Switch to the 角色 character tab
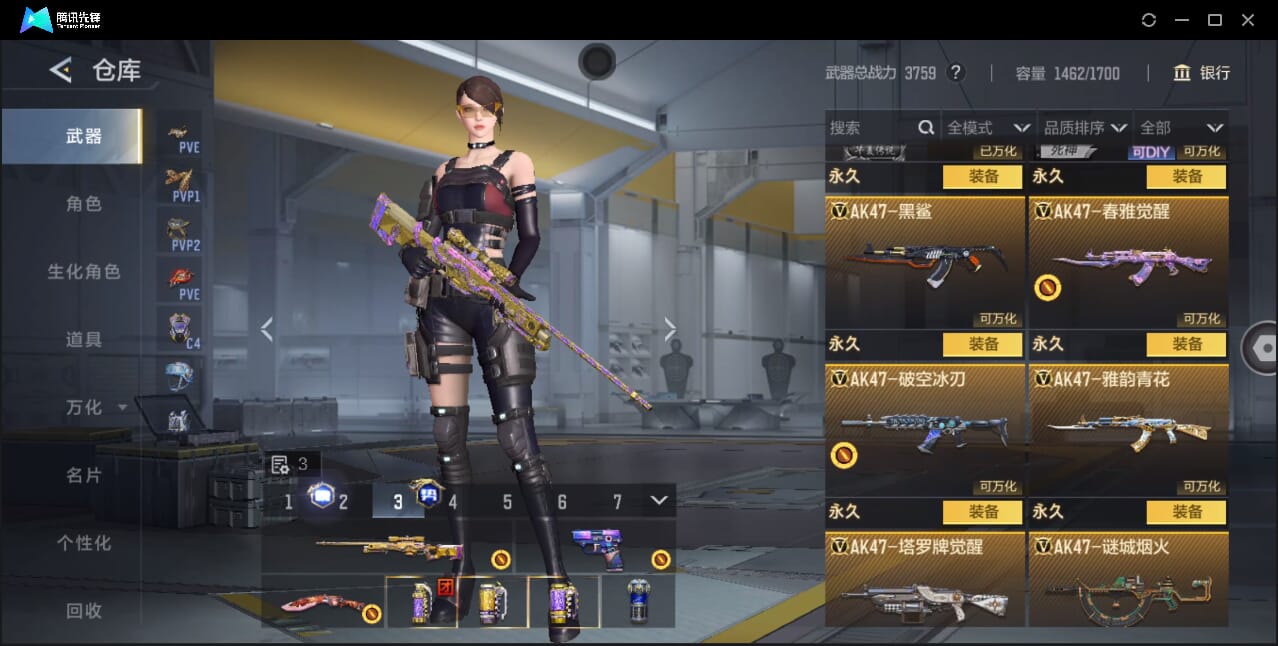This screenshot has width=1278, height=646. tap(84, 204)
